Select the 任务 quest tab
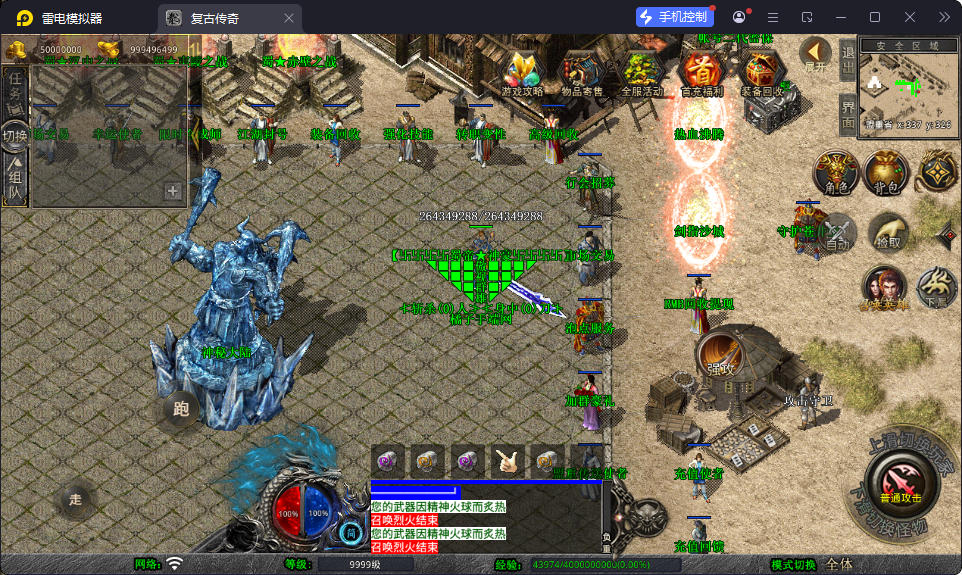962x575 pixels. 15,92
